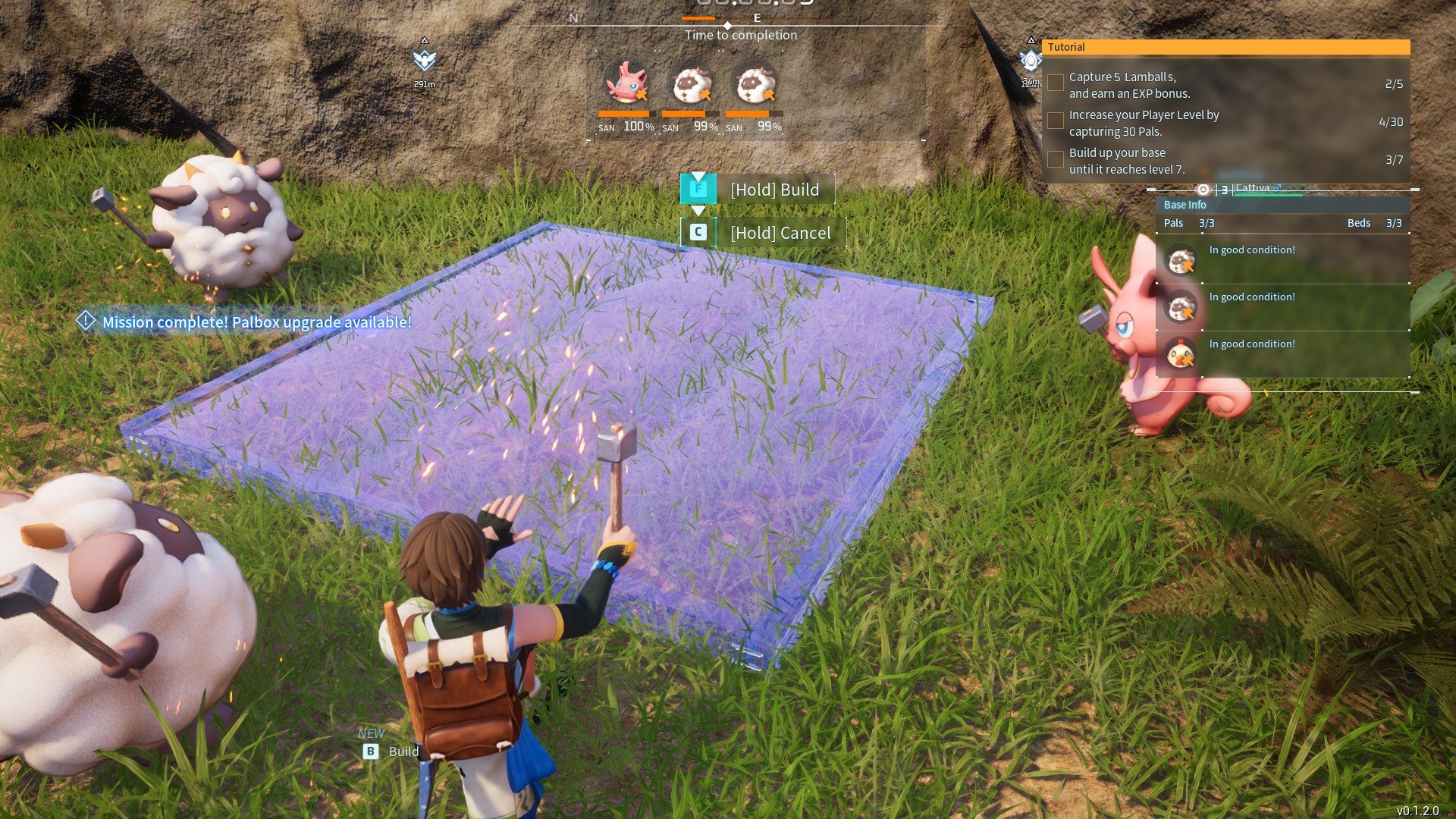
Task: Select the eagle compass marker at 291m
Action: tap(425, 60)
